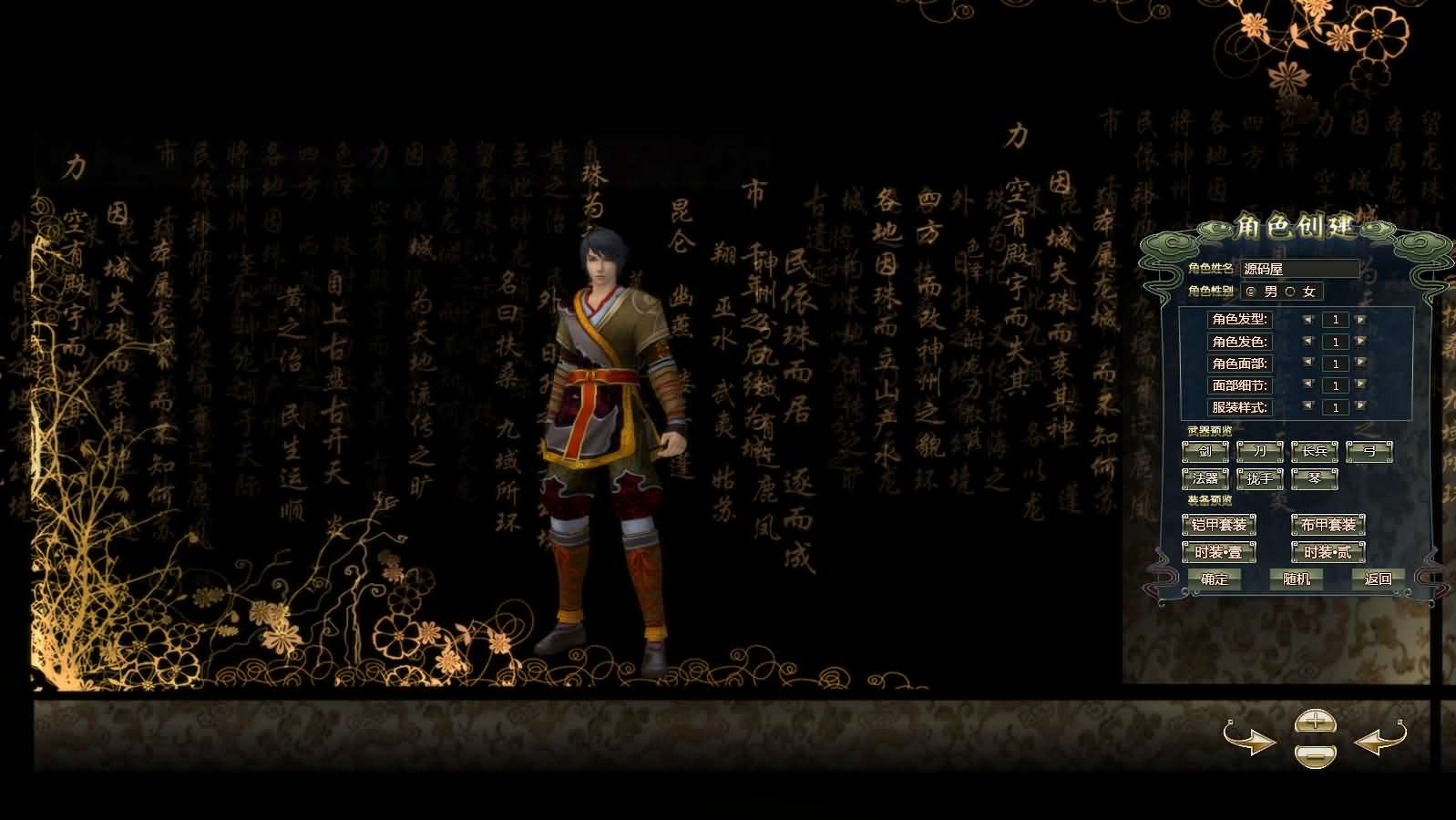Viewport: 1456px width, 820px height.
Task: Select the 刀 blade weapon preview
Action: [1260, 451]
